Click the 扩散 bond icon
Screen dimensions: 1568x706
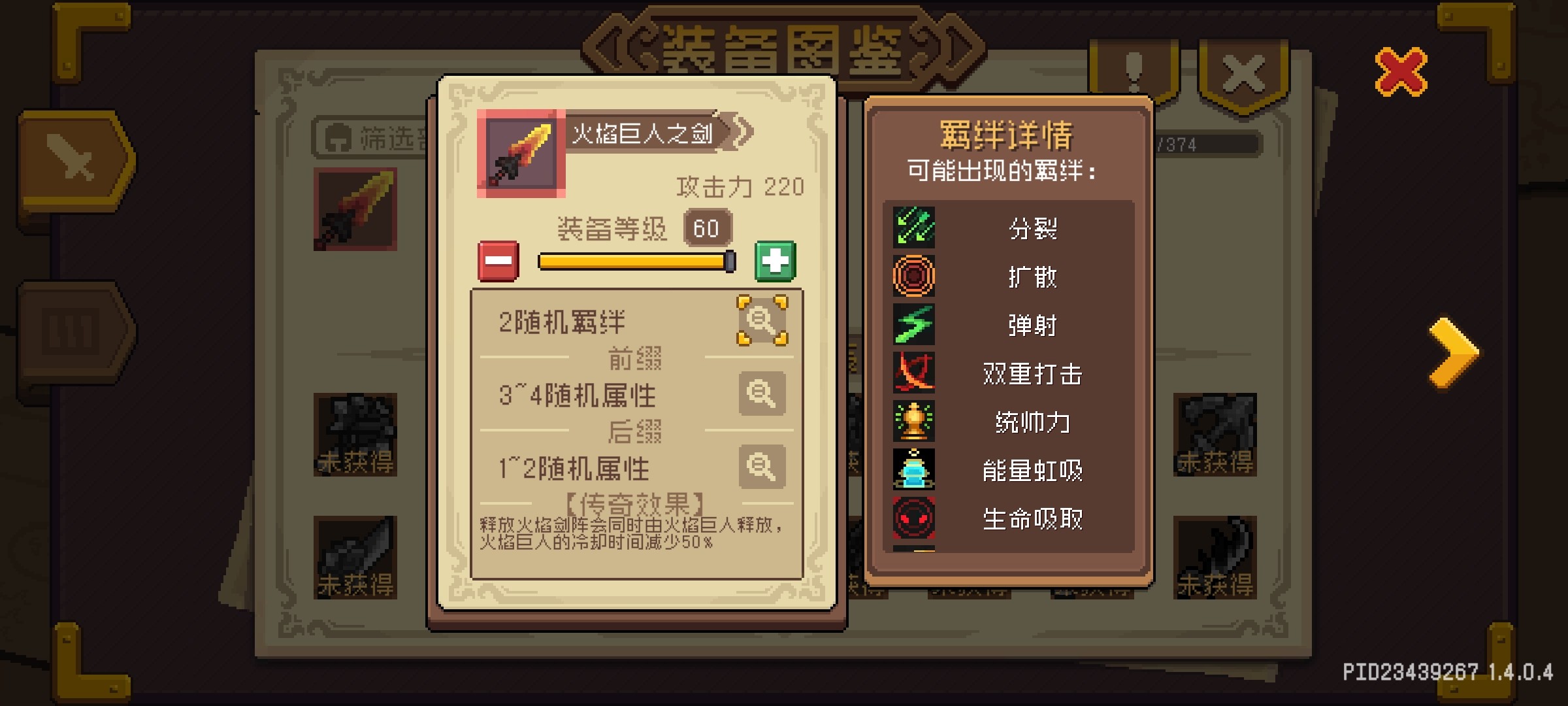tap(913, 277)
